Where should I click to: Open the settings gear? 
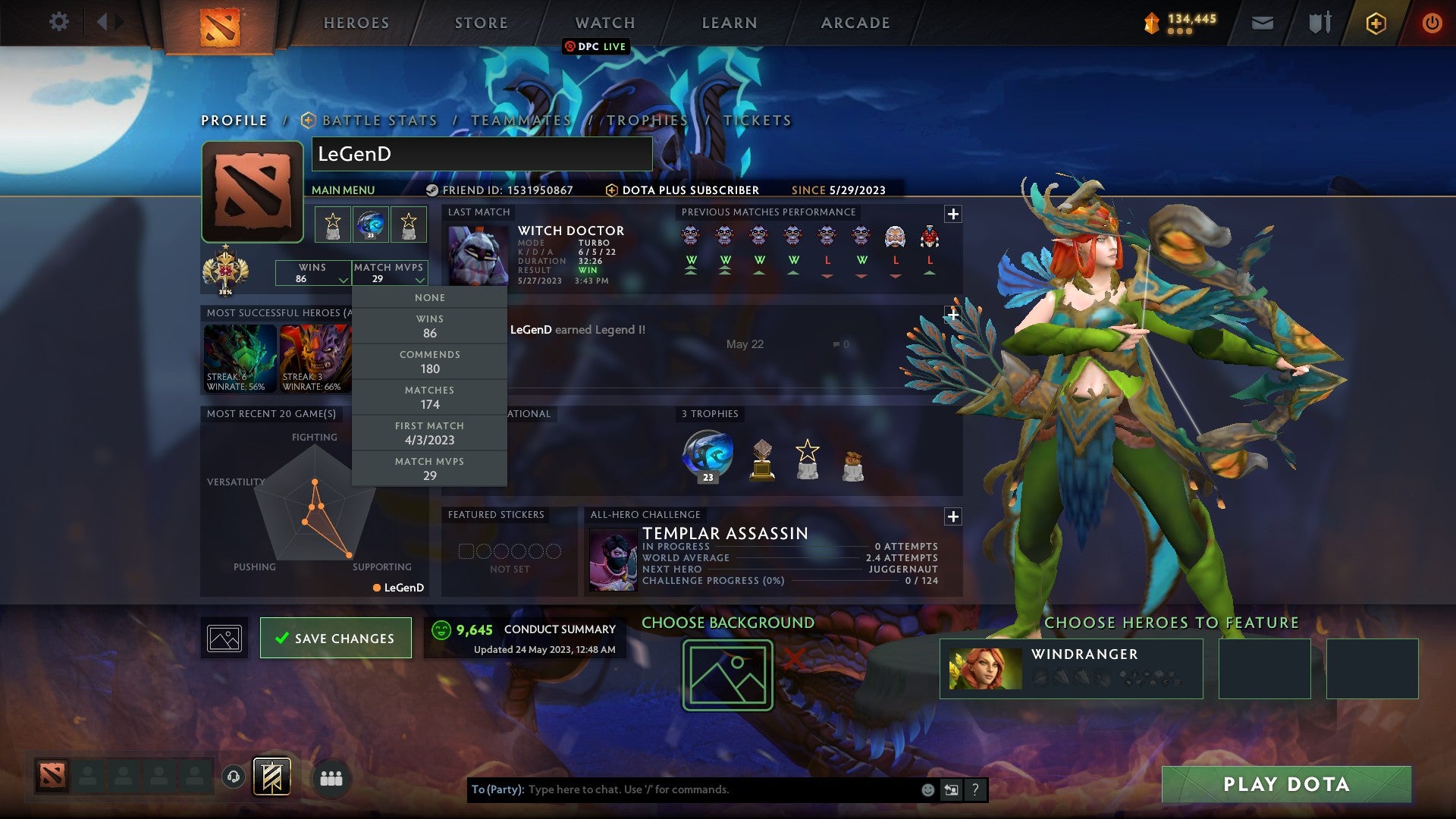[x=58, y=22]
